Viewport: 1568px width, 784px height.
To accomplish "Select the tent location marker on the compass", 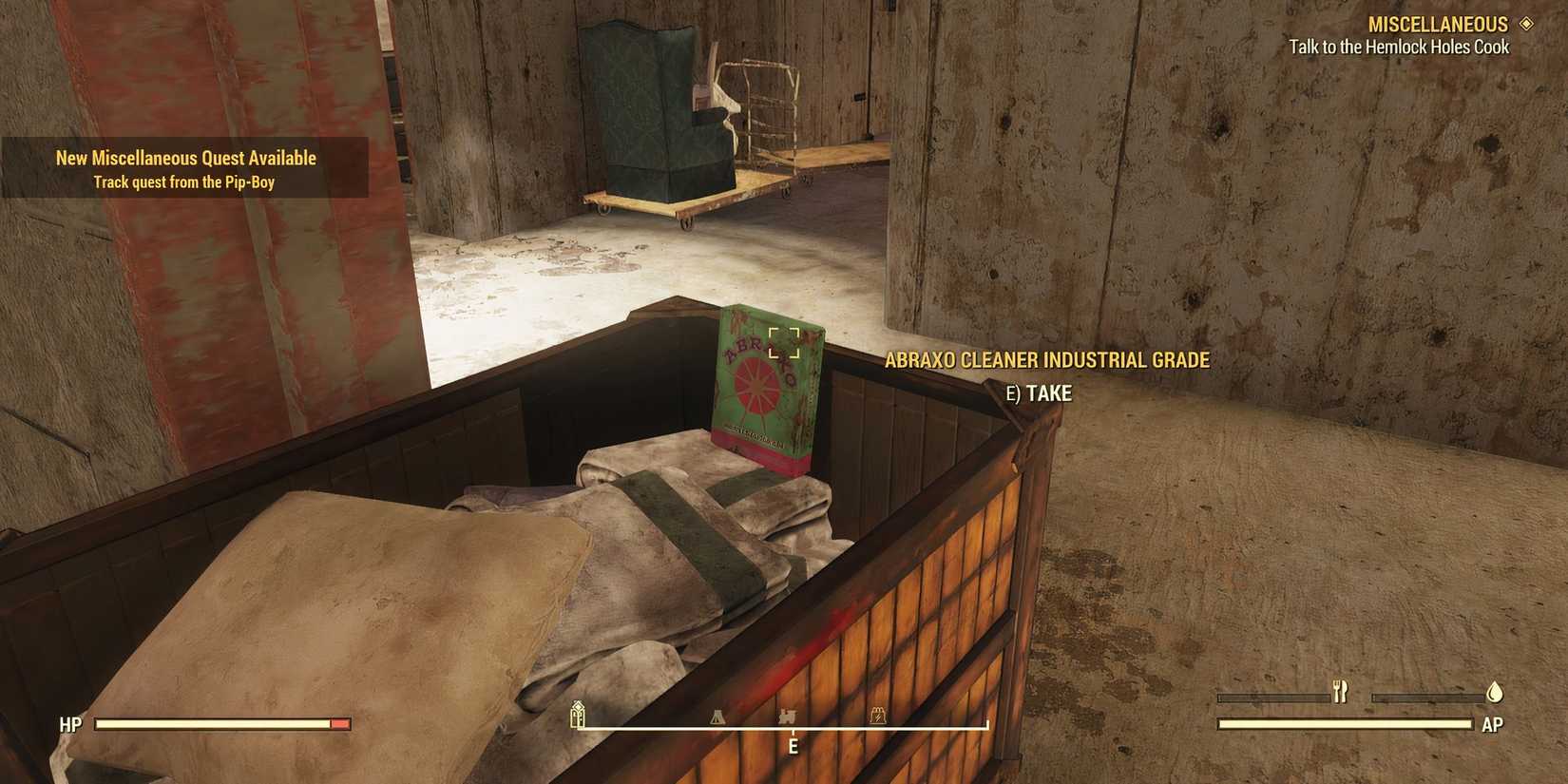I will coord(717,717).
